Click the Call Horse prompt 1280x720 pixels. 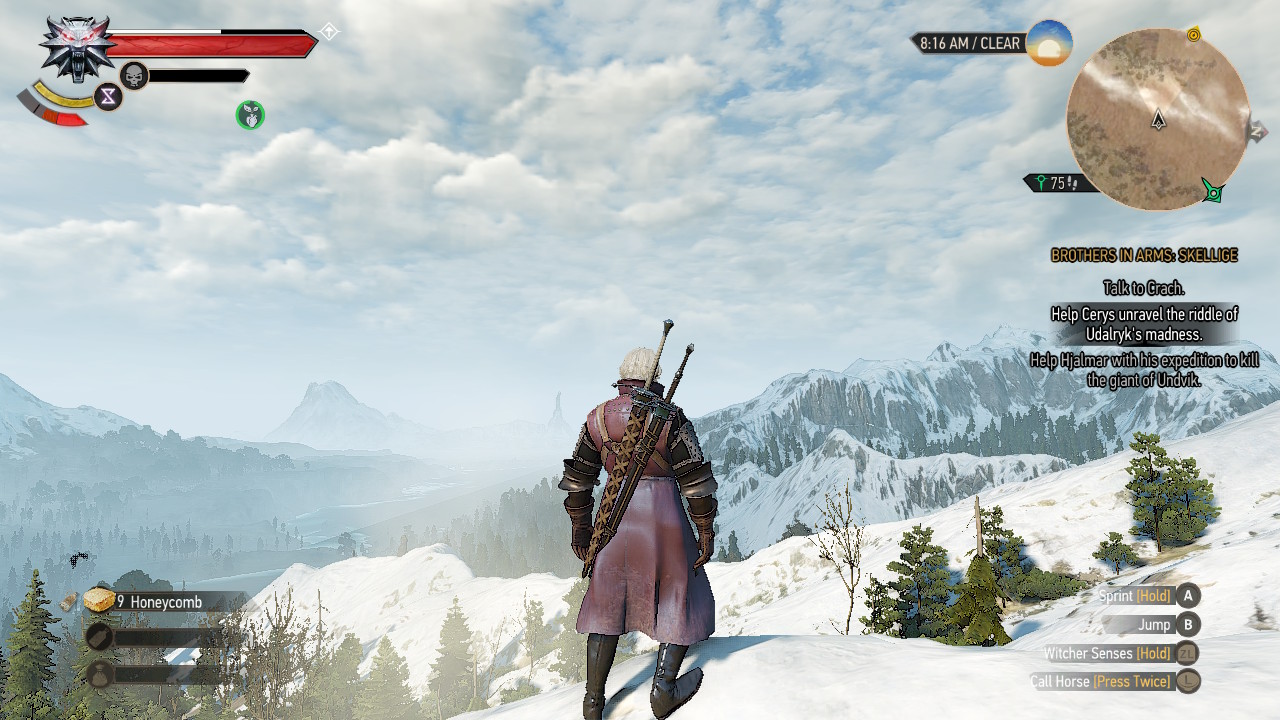point(1186,681)
